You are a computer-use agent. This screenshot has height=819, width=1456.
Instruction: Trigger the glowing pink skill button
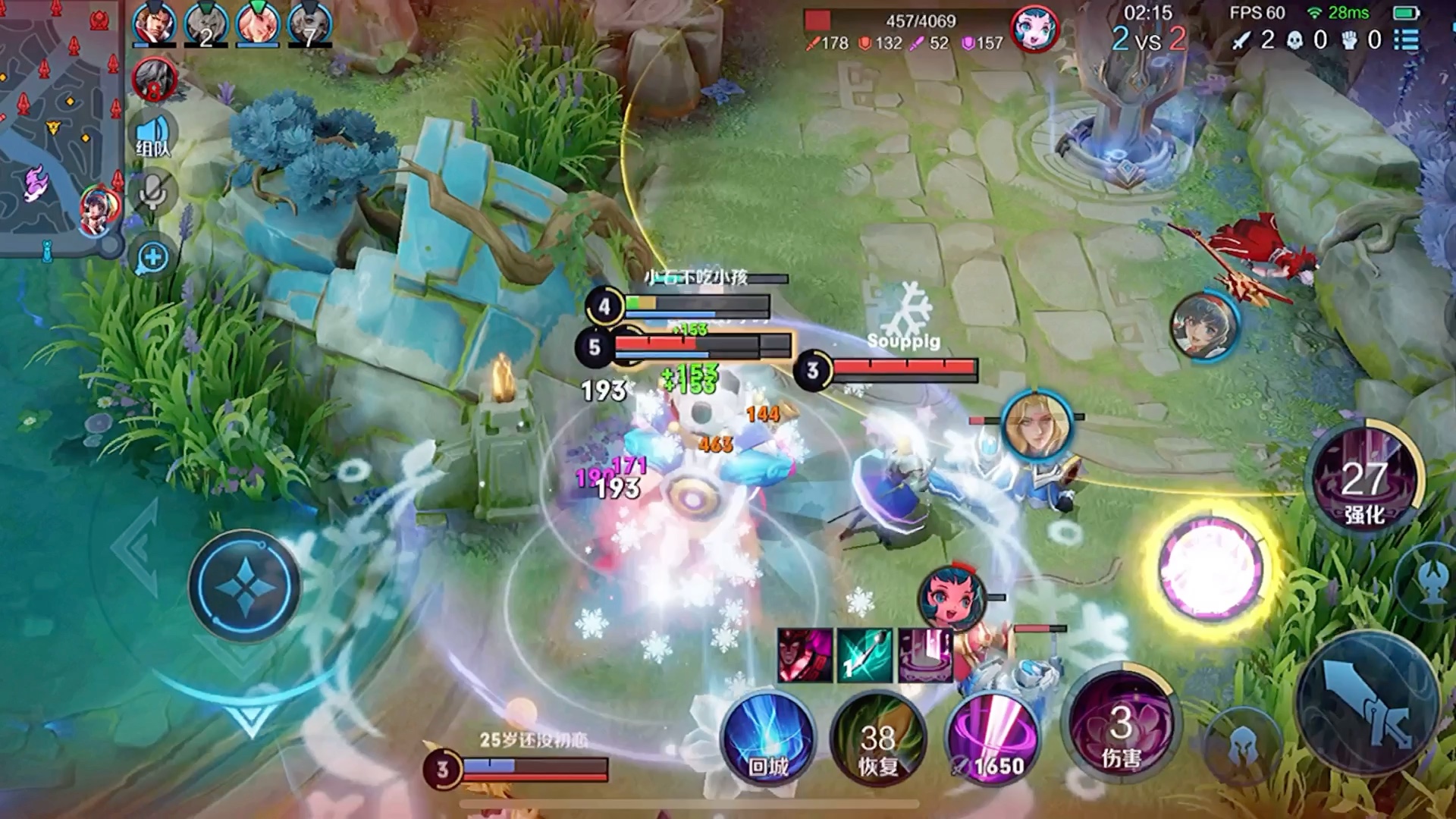click(x=1211, y=569)
